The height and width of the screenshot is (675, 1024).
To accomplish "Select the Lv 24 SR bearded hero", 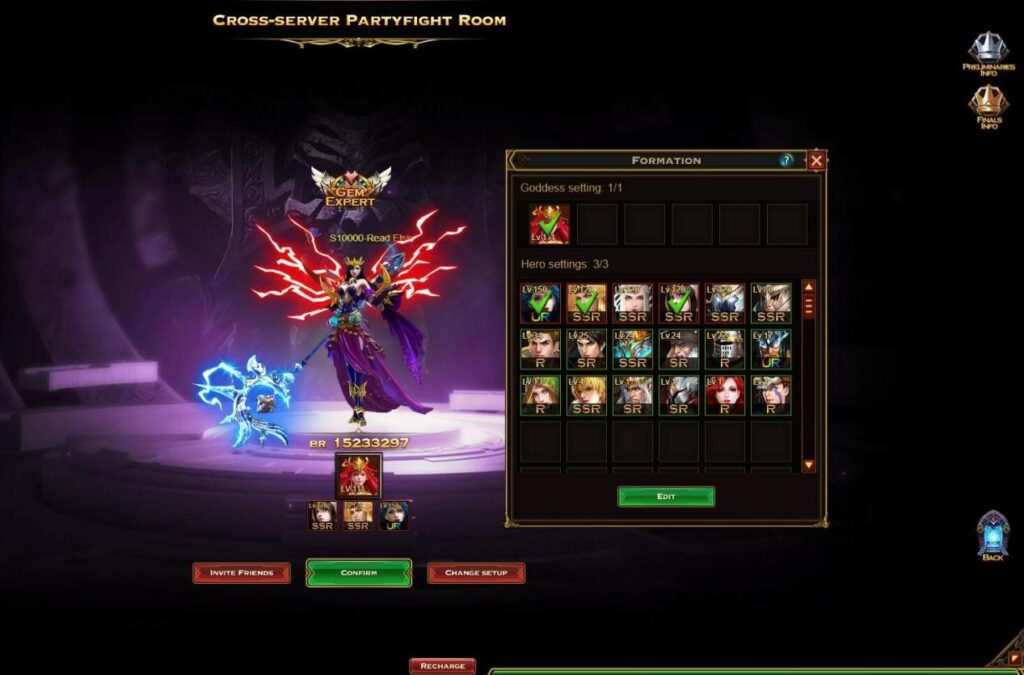I will (679, 349).
